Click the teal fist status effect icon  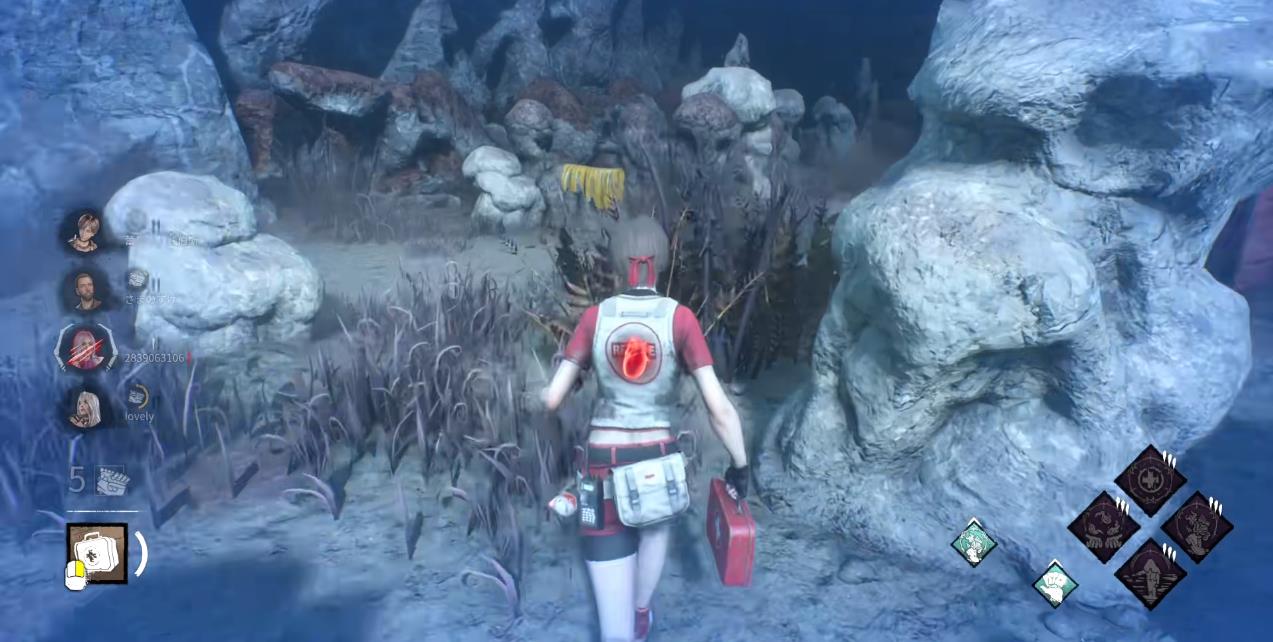click(1054, 583)
